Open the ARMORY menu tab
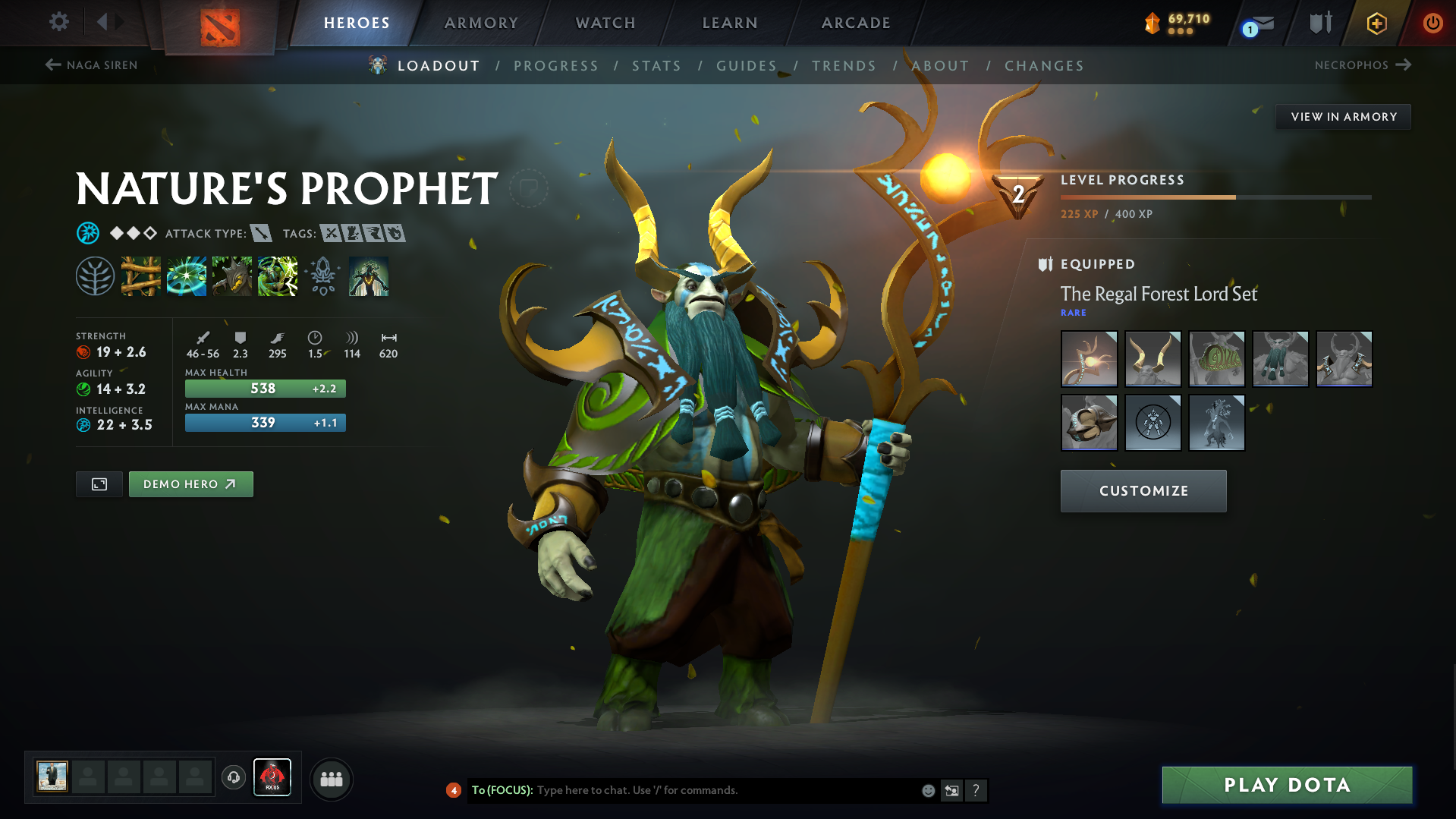Viewport: 1456px width, 819px height. tap(481, 23)
